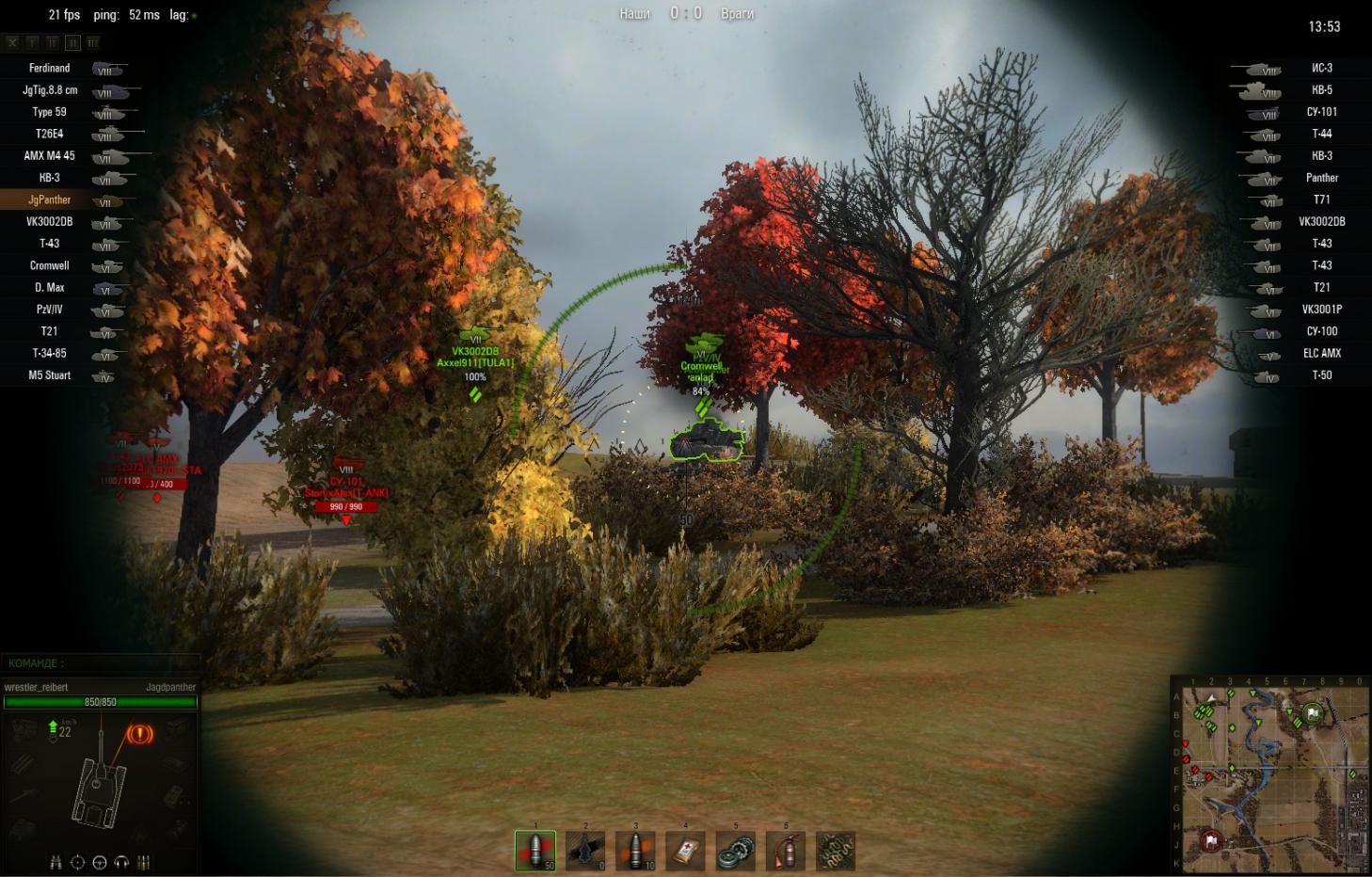Image resolution: width=1372 pixels, height=877 pixels.
Task: Use the fire extinguisher consumable
Action: [785, 851]
